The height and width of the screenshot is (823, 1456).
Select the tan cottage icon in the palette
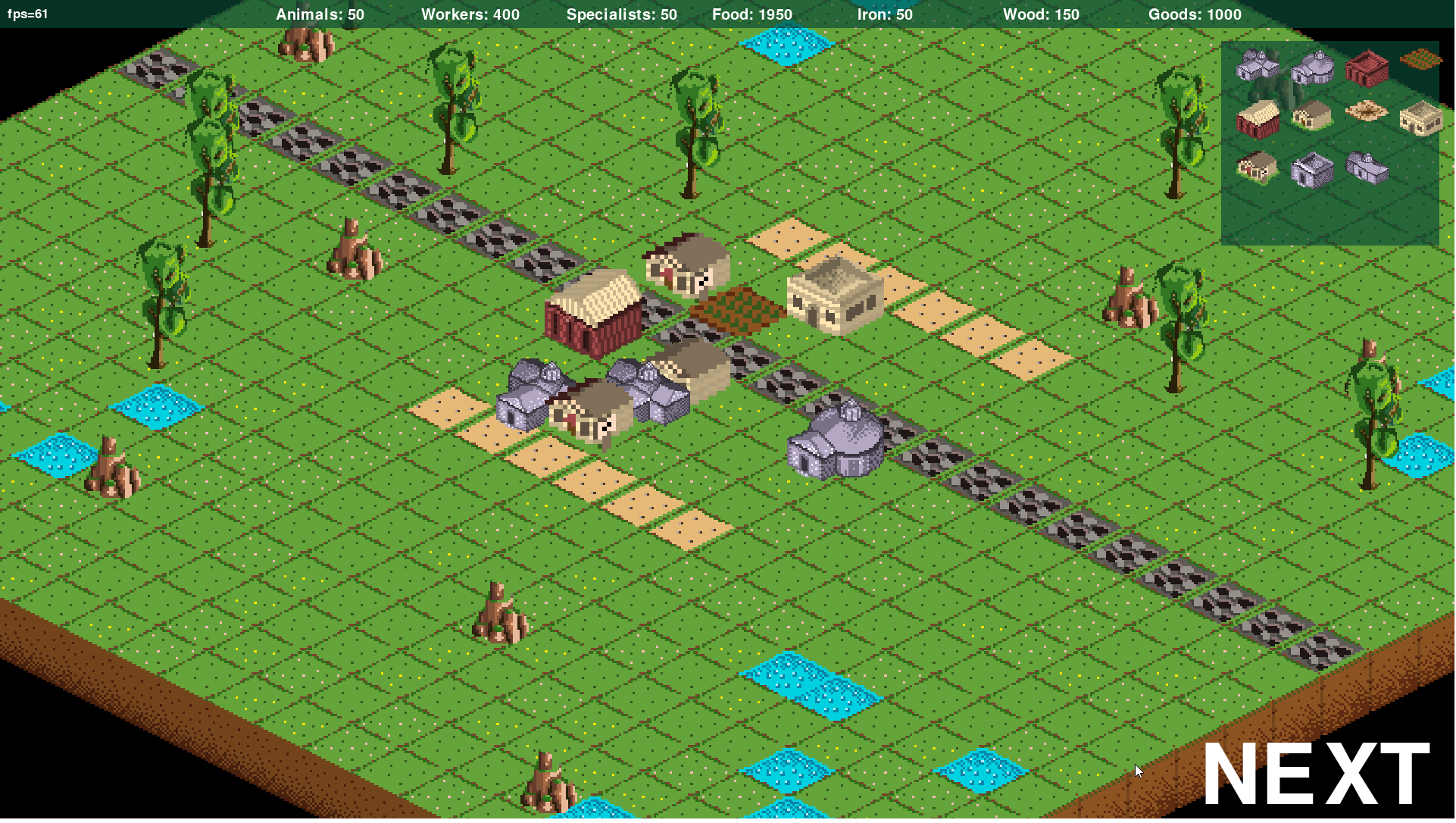(x=1312, y=116)
